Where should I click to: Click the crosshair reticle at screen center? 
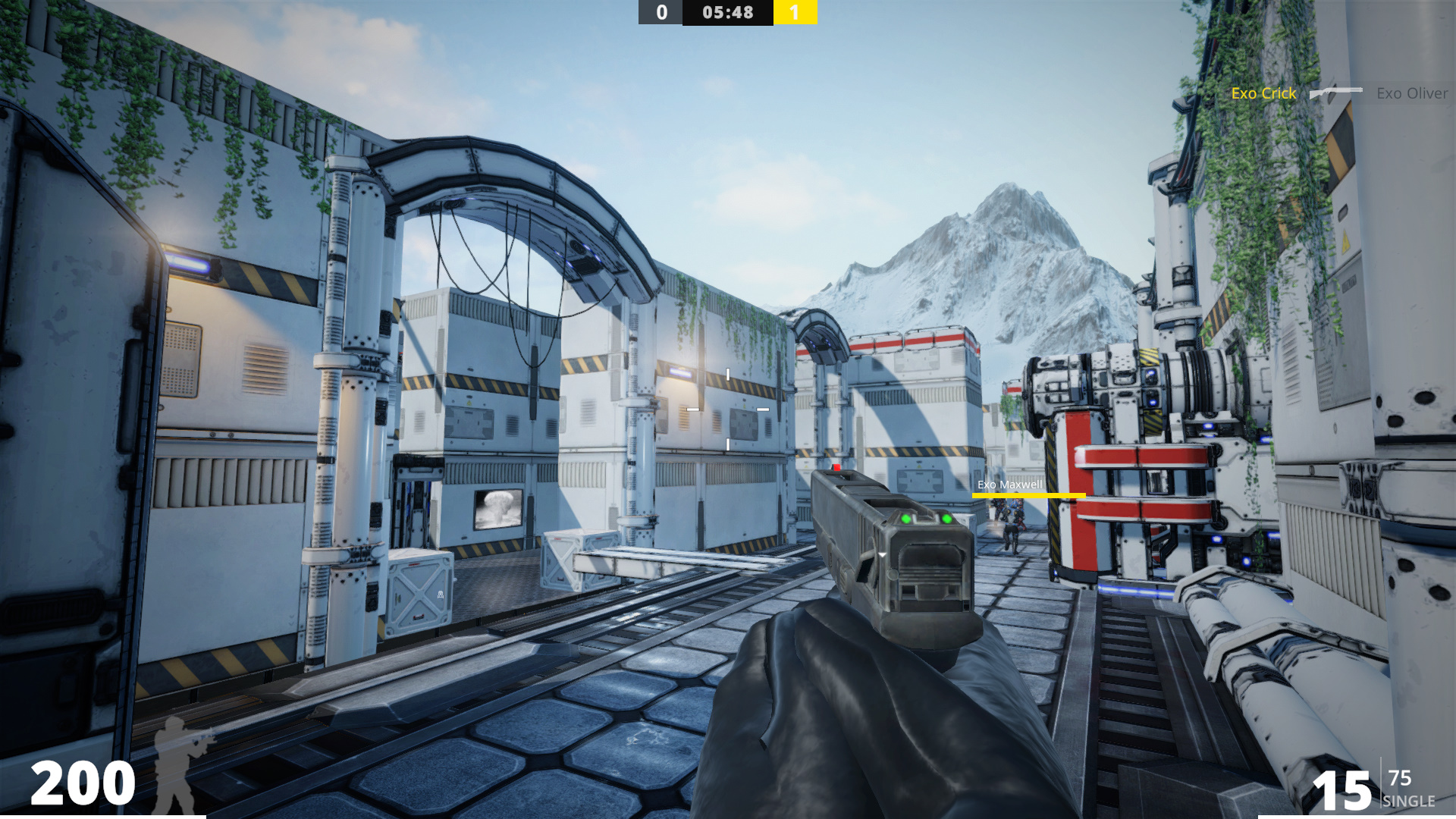[728, 409]
